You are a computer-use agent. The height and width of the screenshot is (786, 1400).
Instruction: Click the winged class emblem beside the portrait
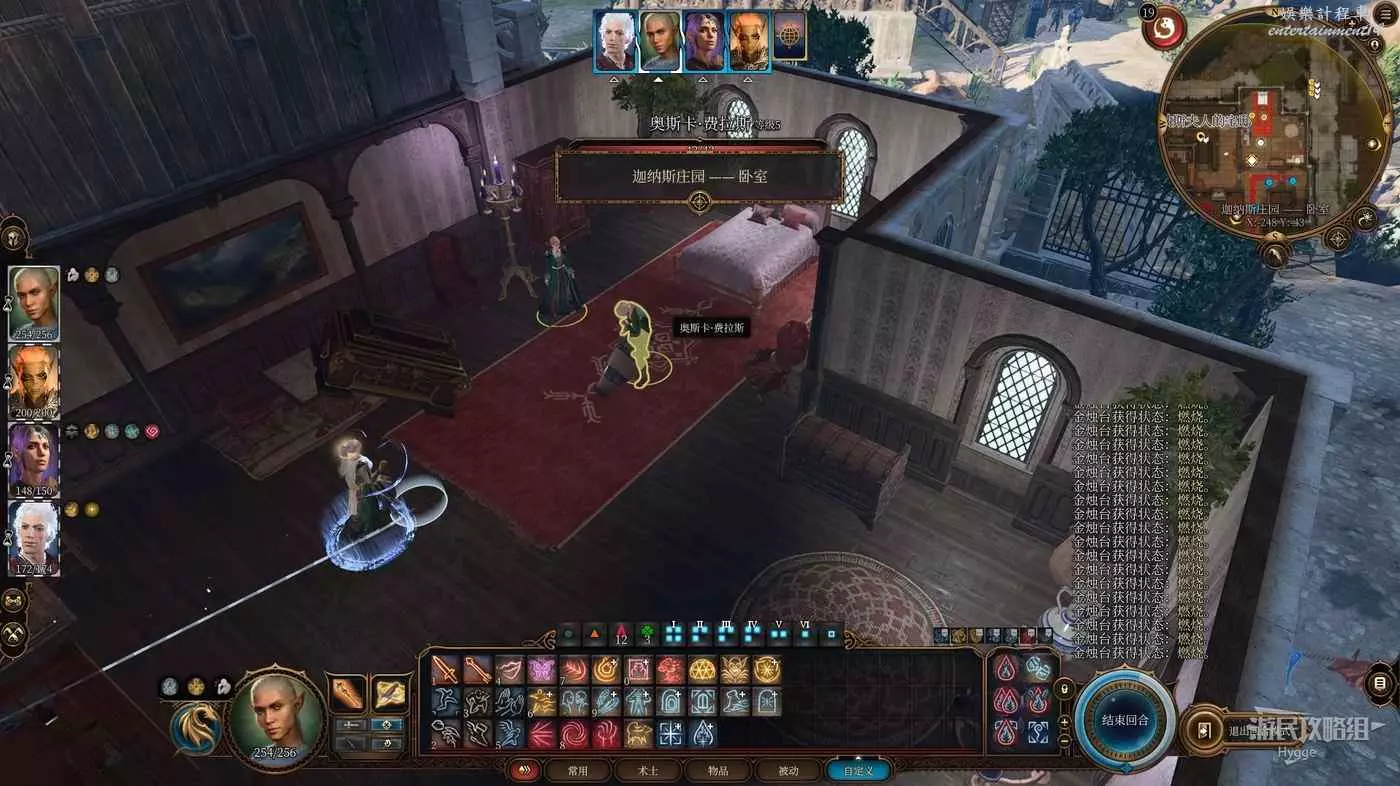coord(195,729)
